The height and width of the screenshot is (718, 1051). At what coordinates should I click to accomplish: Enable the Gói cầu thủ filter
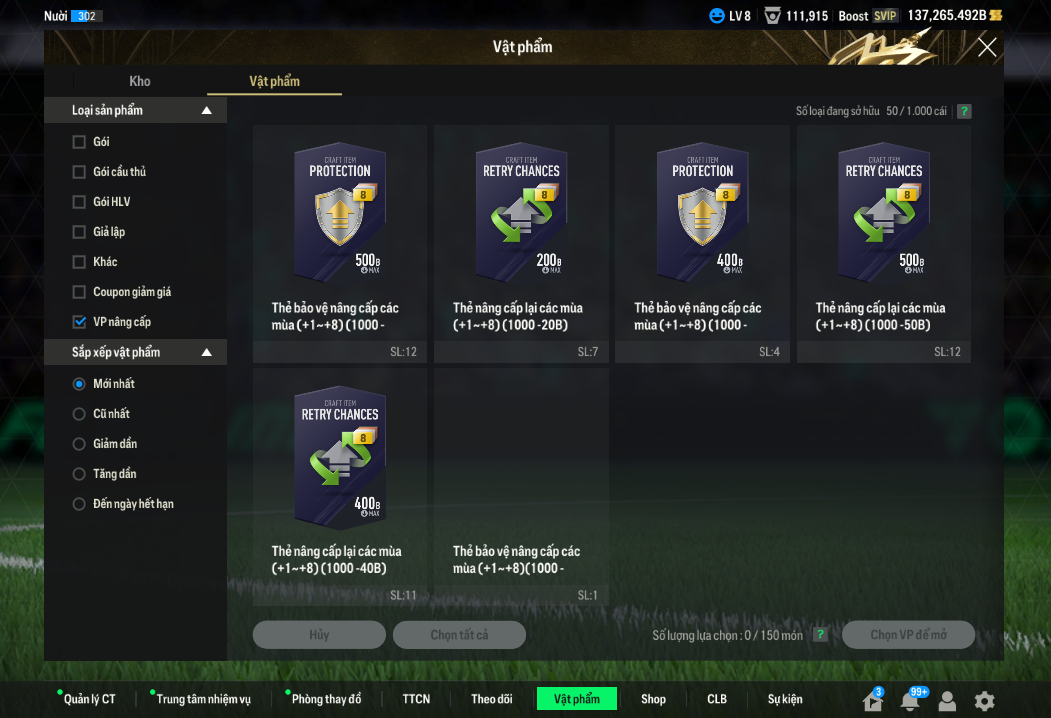(x=79, y=172)
